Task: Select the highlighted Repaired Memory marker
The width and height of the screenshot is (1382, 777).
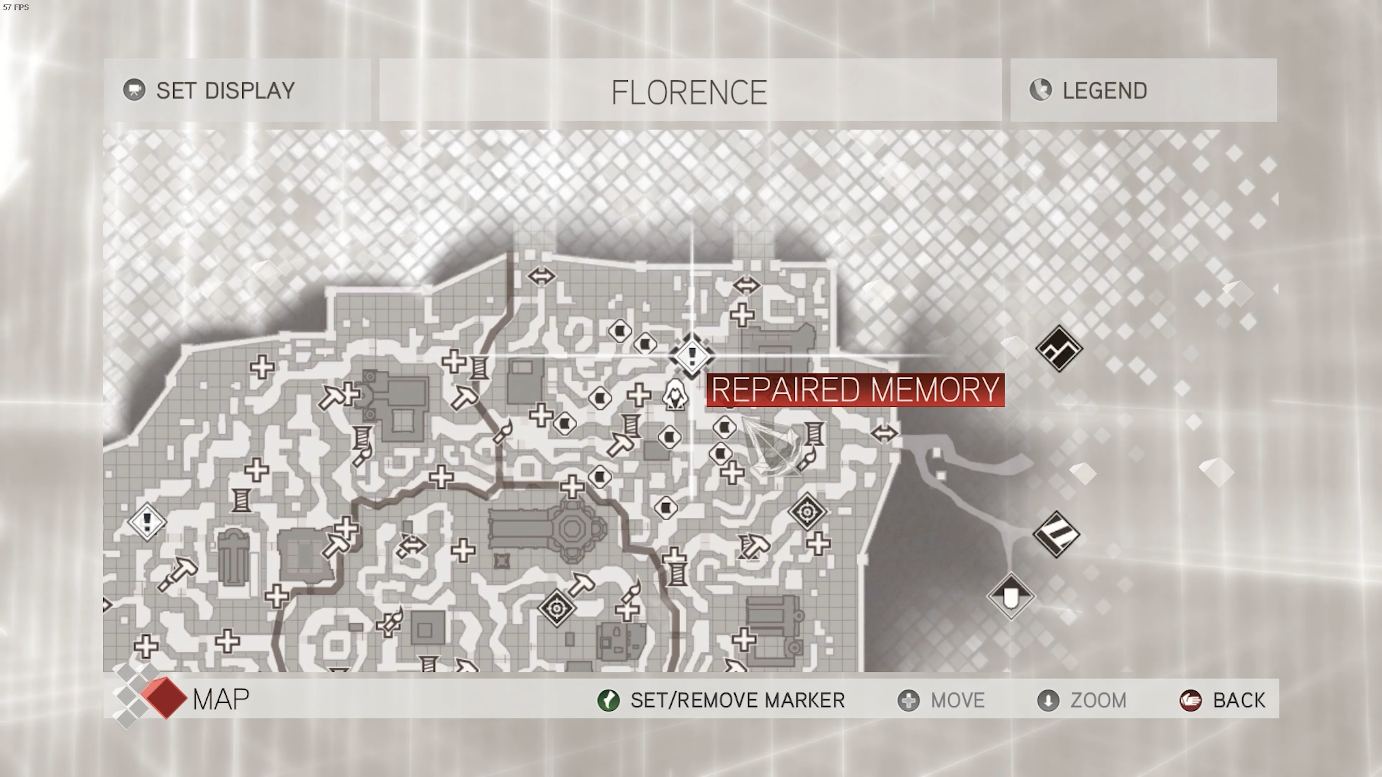Action: [692, 355]
